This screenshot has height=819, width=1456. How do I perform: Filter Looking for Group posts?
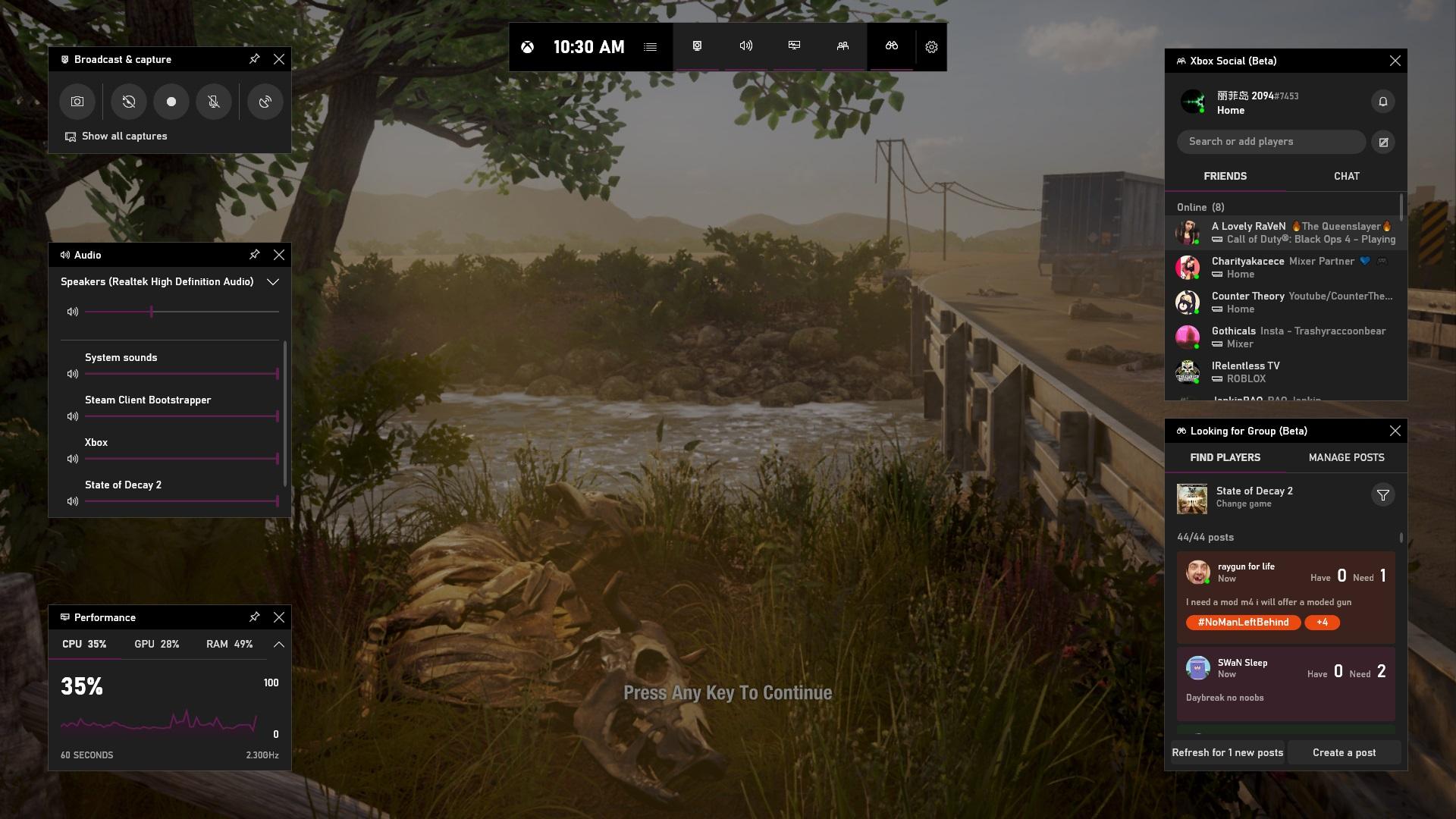tap(1382, 495)
